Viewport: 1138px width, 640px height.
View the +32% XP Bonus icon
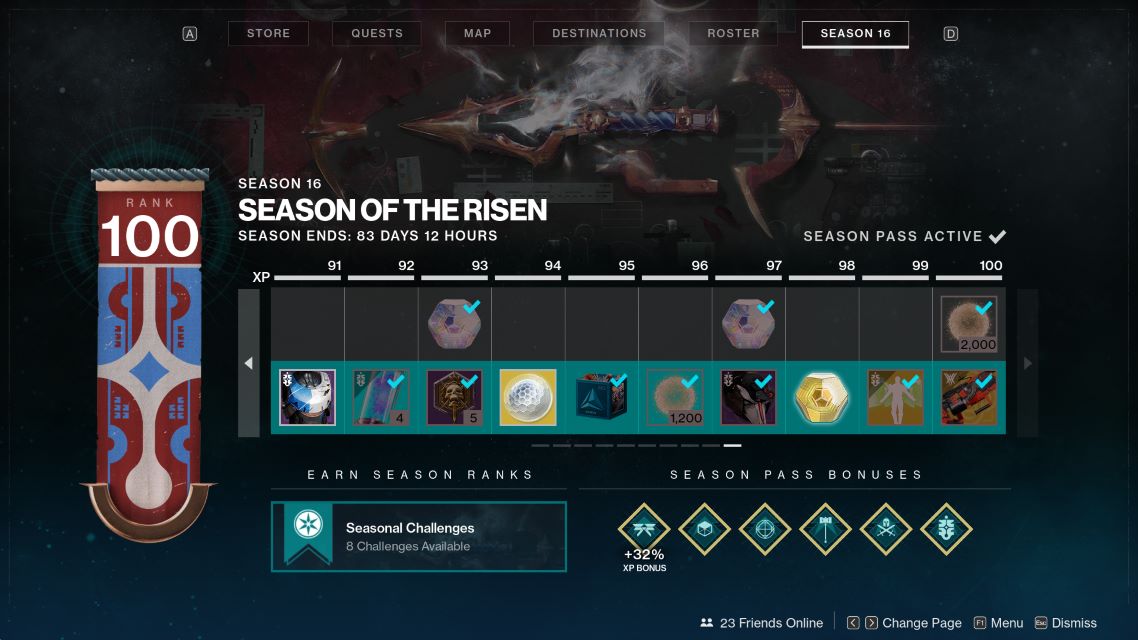(644, 529)
